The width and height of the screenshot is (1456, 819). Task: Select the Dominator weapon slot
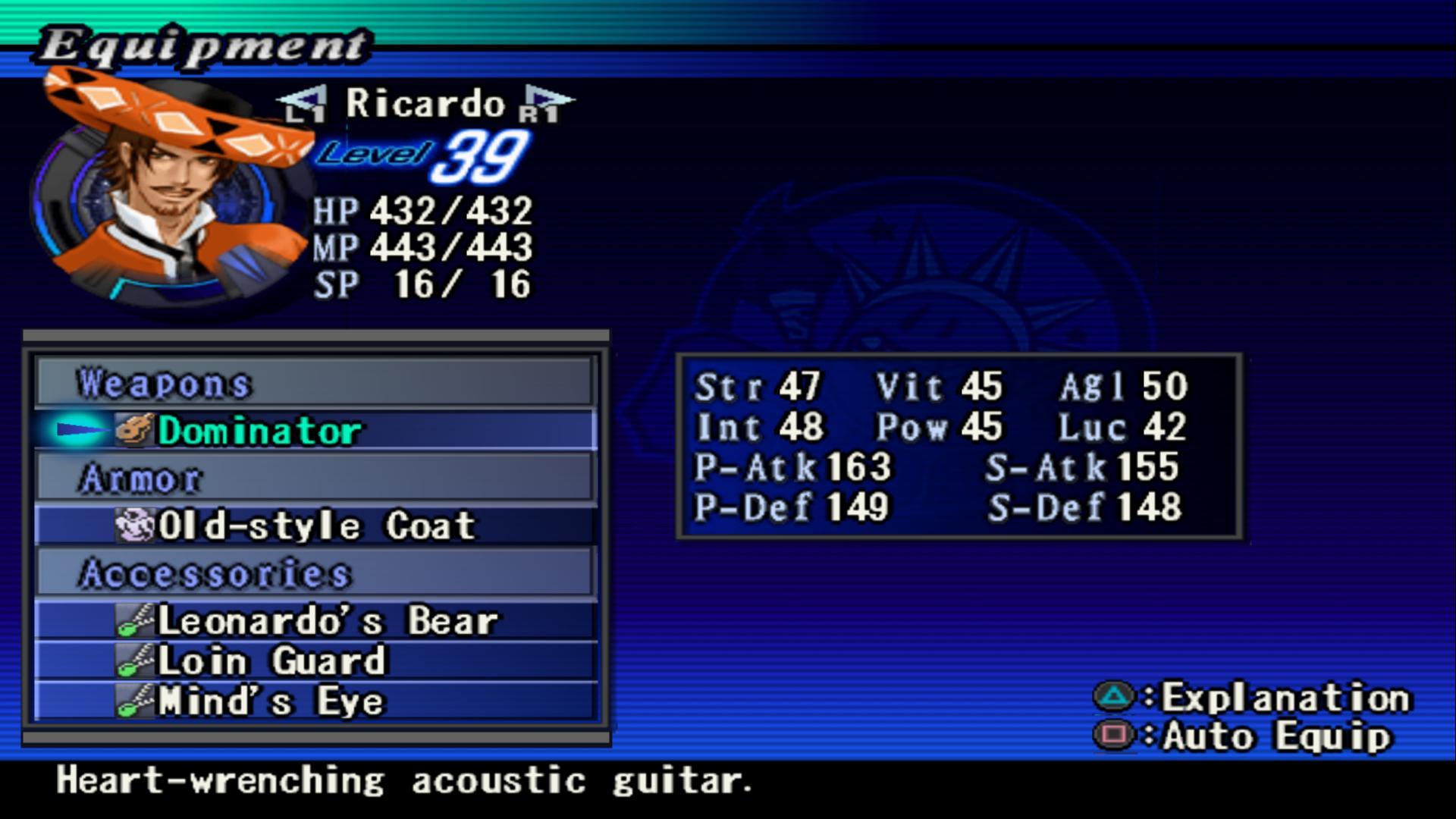pyautogui.click(x=315, y=431)
